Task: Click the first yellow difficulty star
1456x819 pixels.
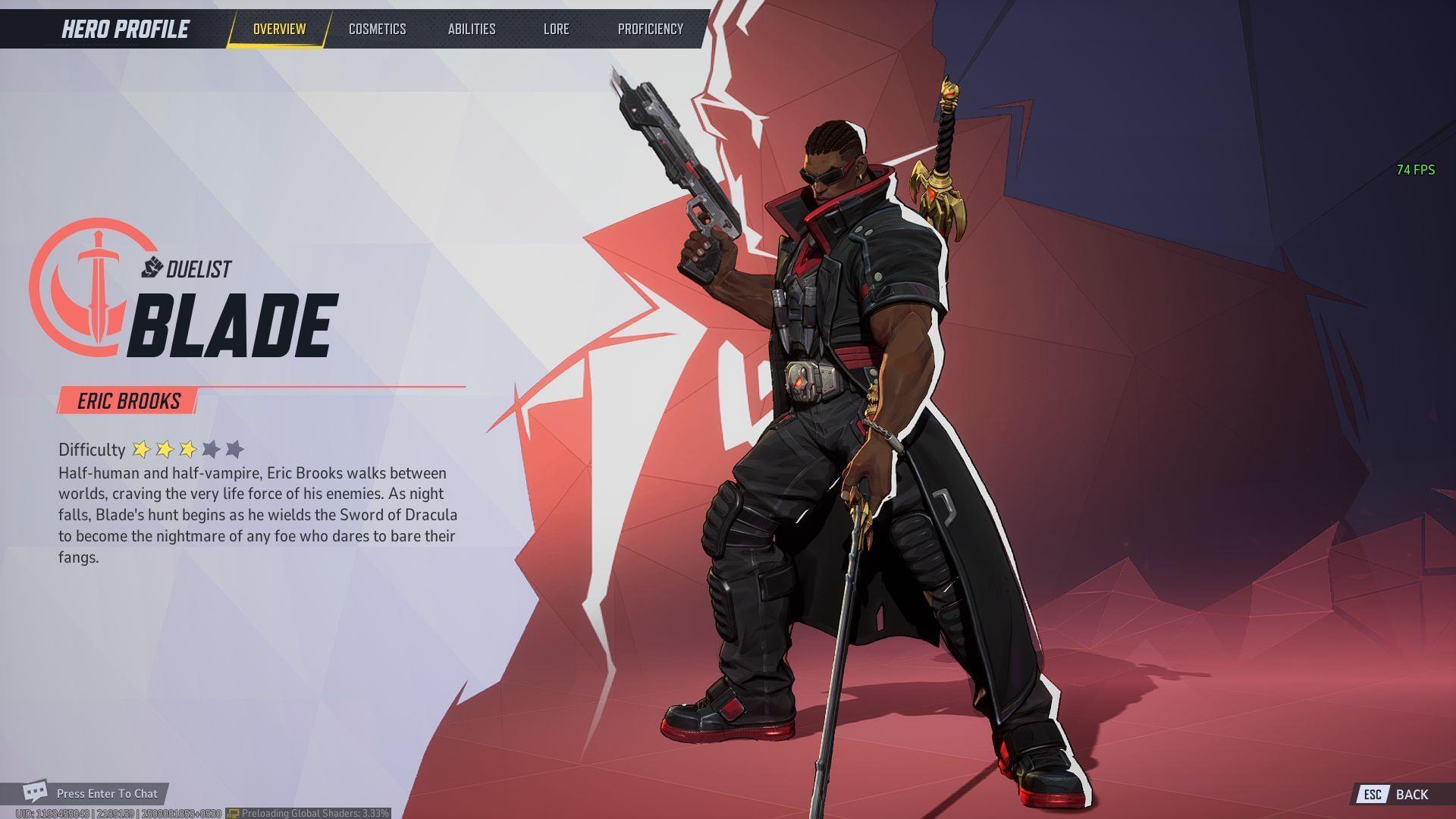Action: 142,449
